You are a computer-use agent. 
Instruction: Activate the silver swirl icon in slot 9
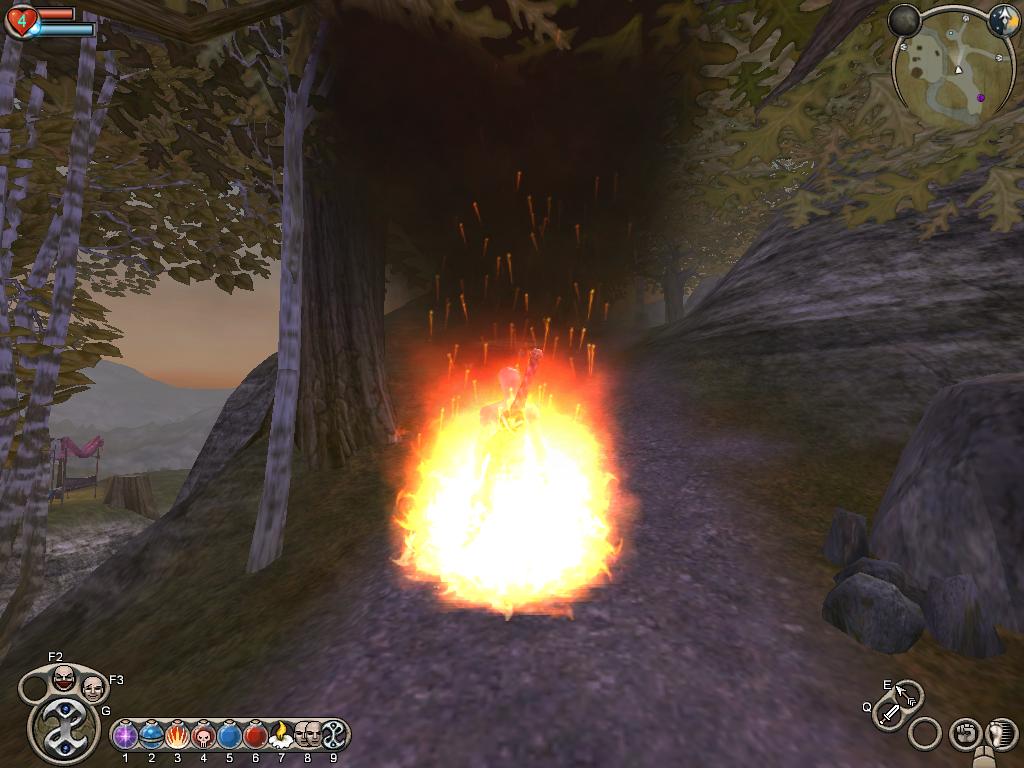point(333,734)
